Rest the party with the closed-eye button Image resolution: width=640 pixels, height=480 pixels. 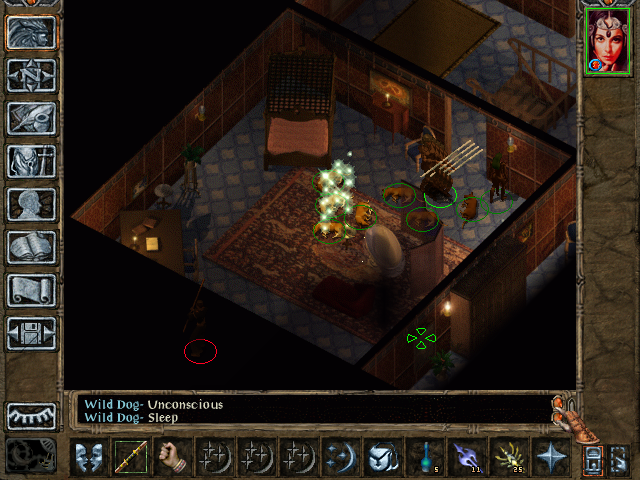click(x=32, y=415)
